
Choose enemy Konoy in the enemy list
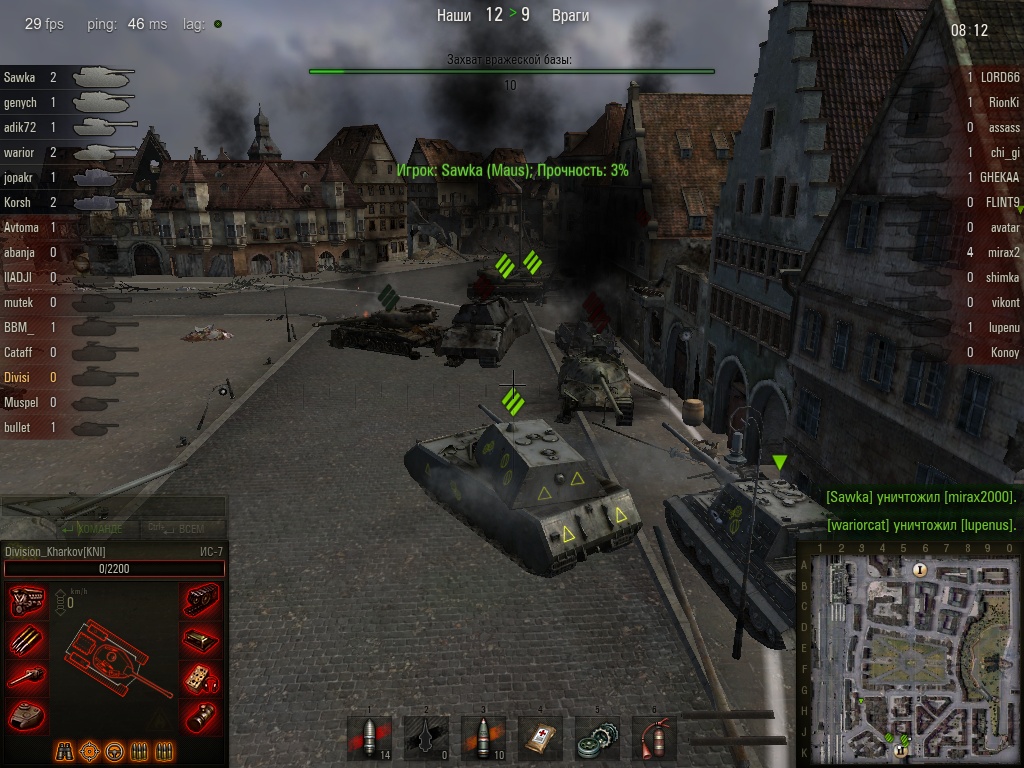[1004, 352]
